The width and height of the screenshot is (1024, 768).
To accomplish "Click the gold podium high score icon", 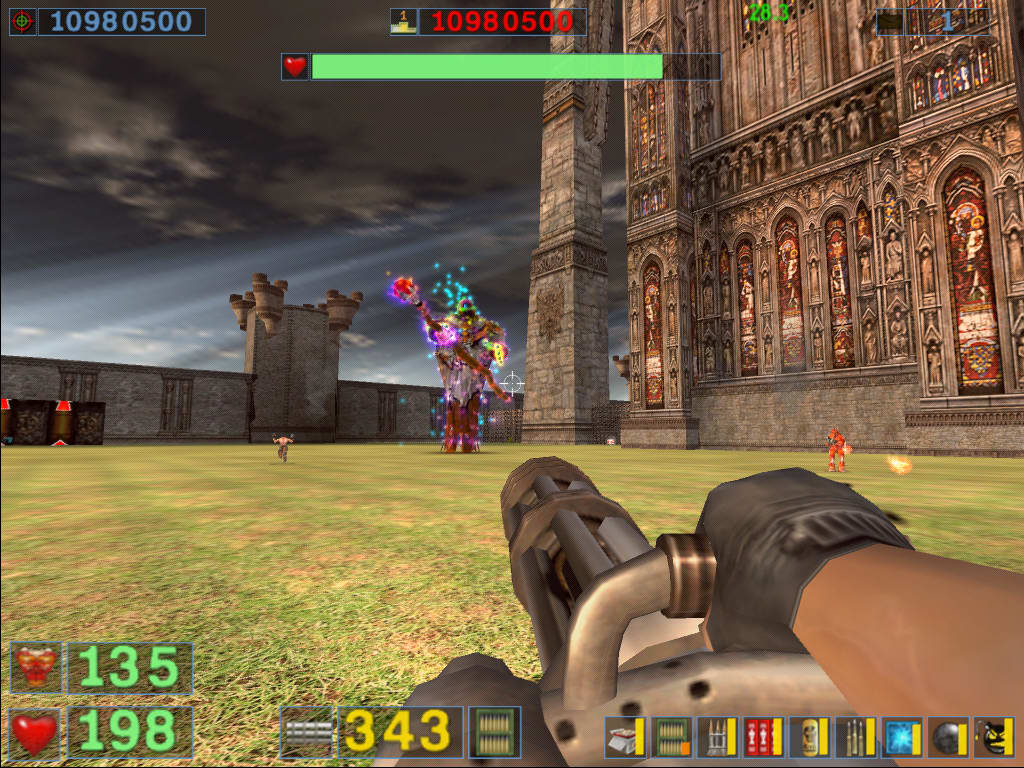I will [404, 21].
